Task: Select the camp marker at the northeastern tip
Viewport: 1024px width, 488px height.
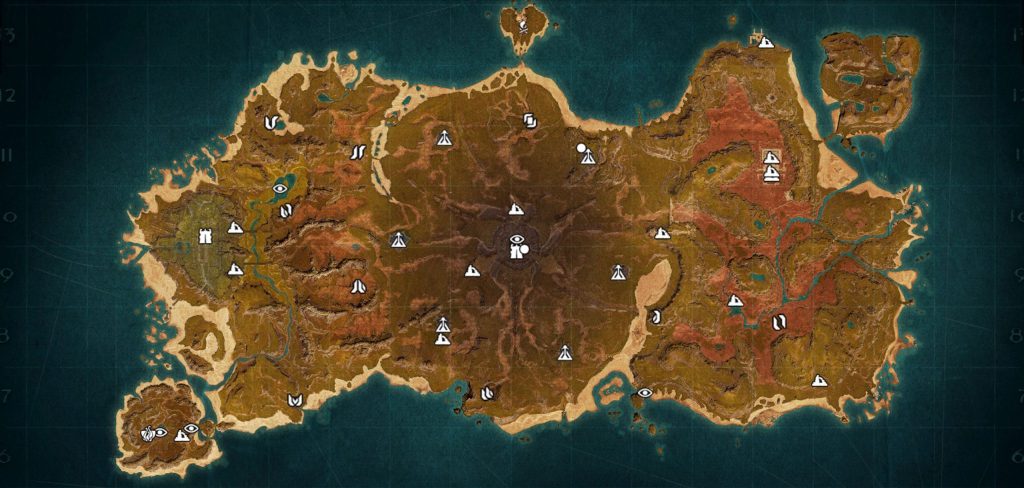Action: pyautogui.click(x=765, y=42)
